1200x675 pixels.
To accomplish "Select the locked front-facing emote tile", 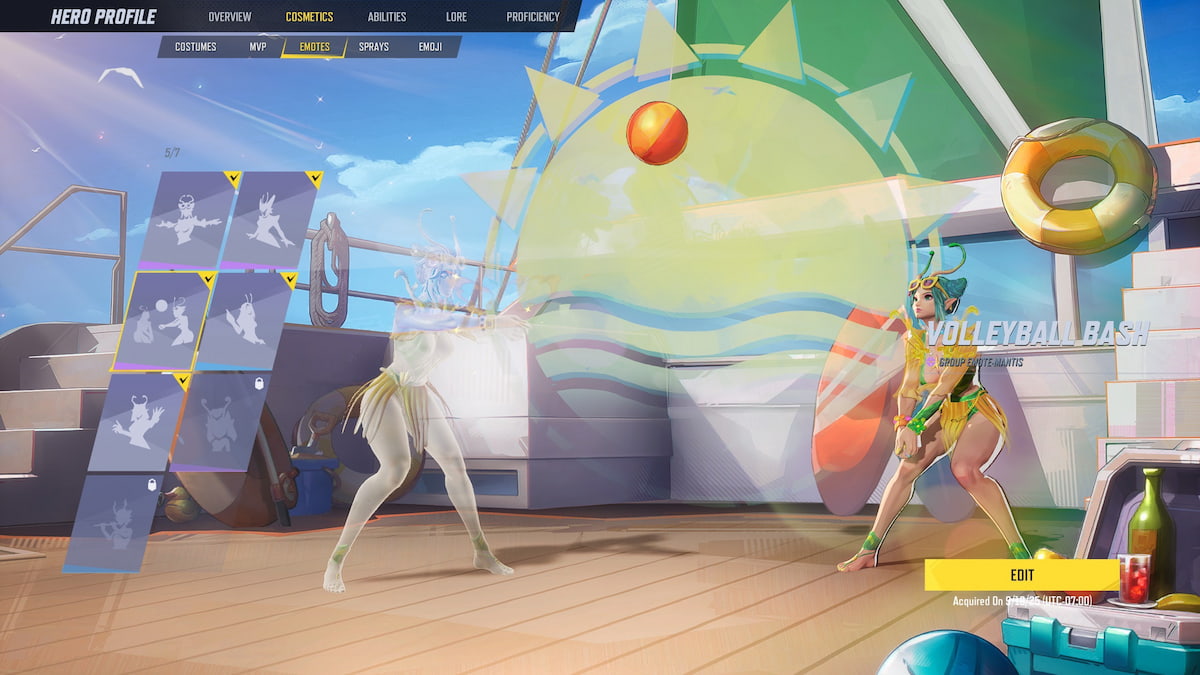I will click(x=219, y=420).
